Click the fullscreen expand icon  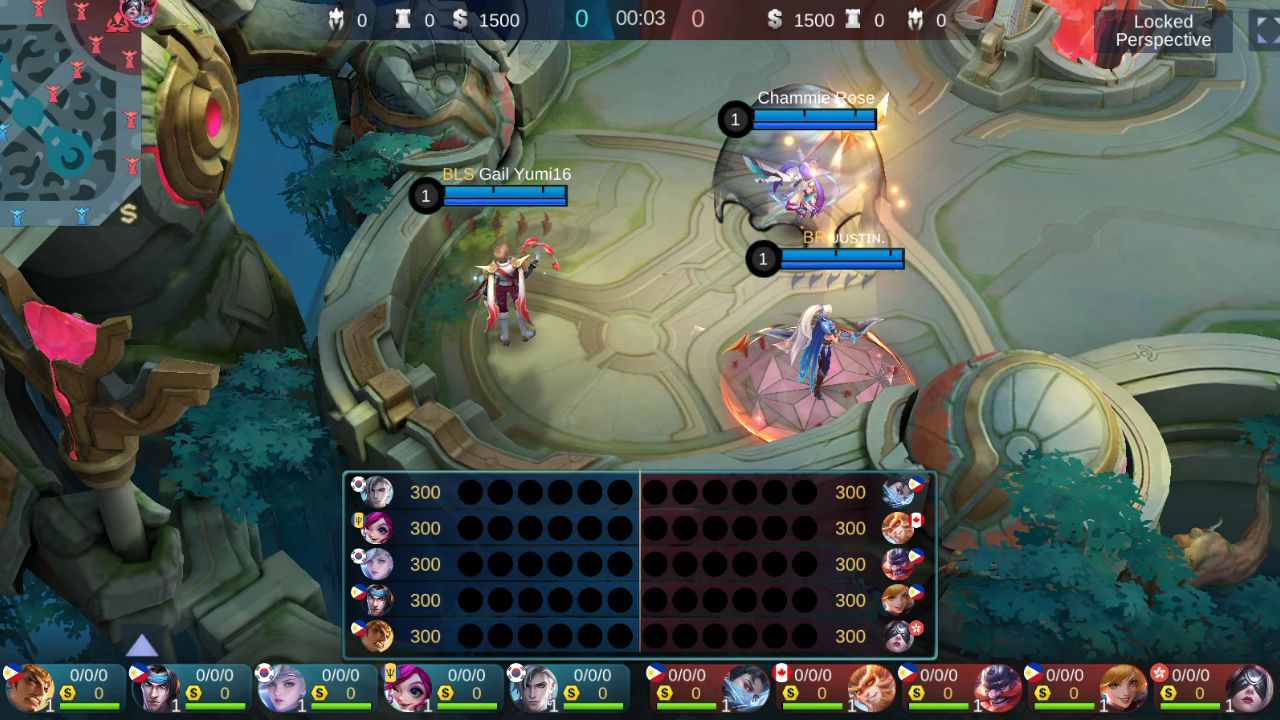pyautogui.click(x=1265, y=30)
